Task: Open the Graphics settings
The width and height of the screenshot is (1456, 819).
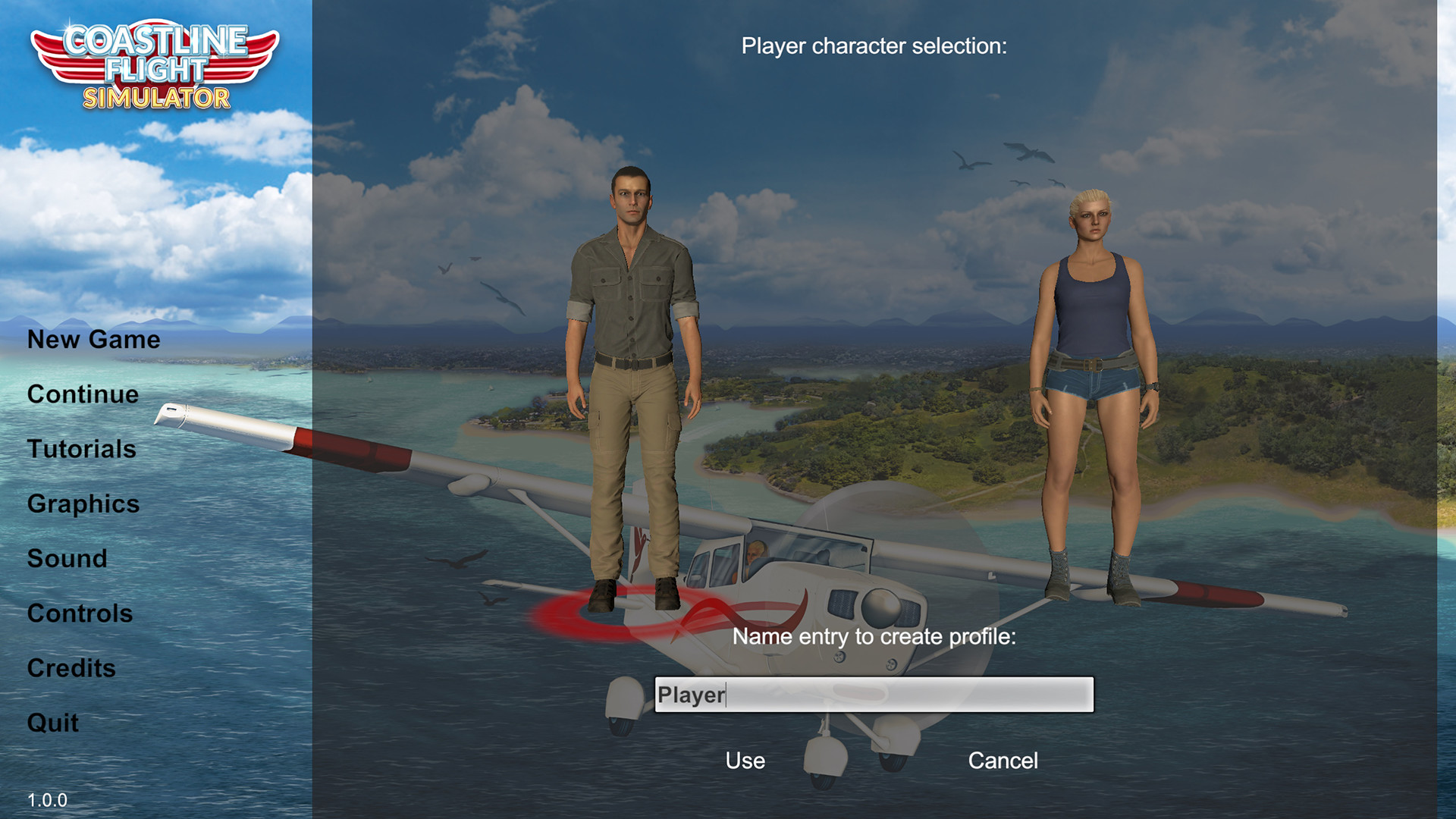Action: click(83, 504)
